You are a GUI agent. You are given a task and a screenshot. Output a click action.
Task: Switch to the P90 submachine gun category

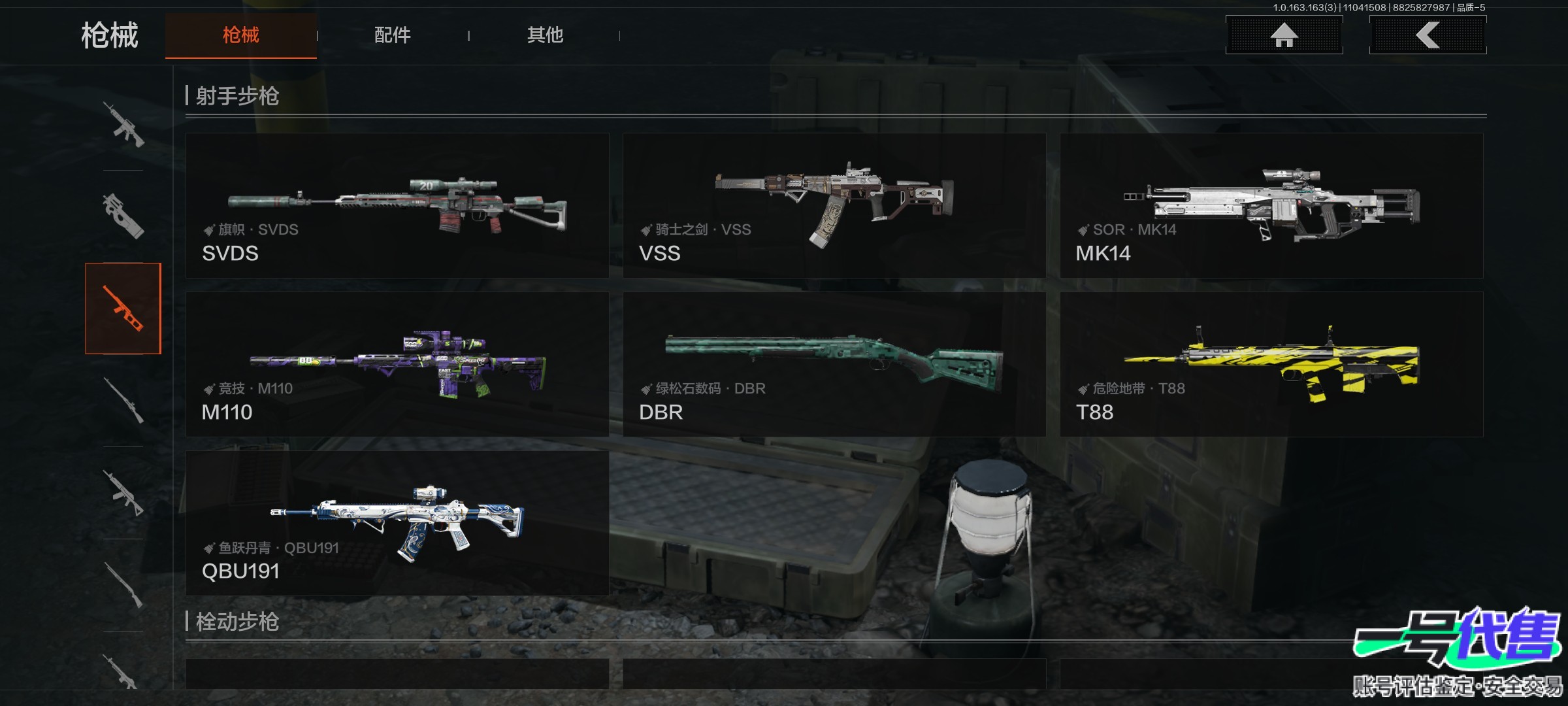(x=123, y=216)
